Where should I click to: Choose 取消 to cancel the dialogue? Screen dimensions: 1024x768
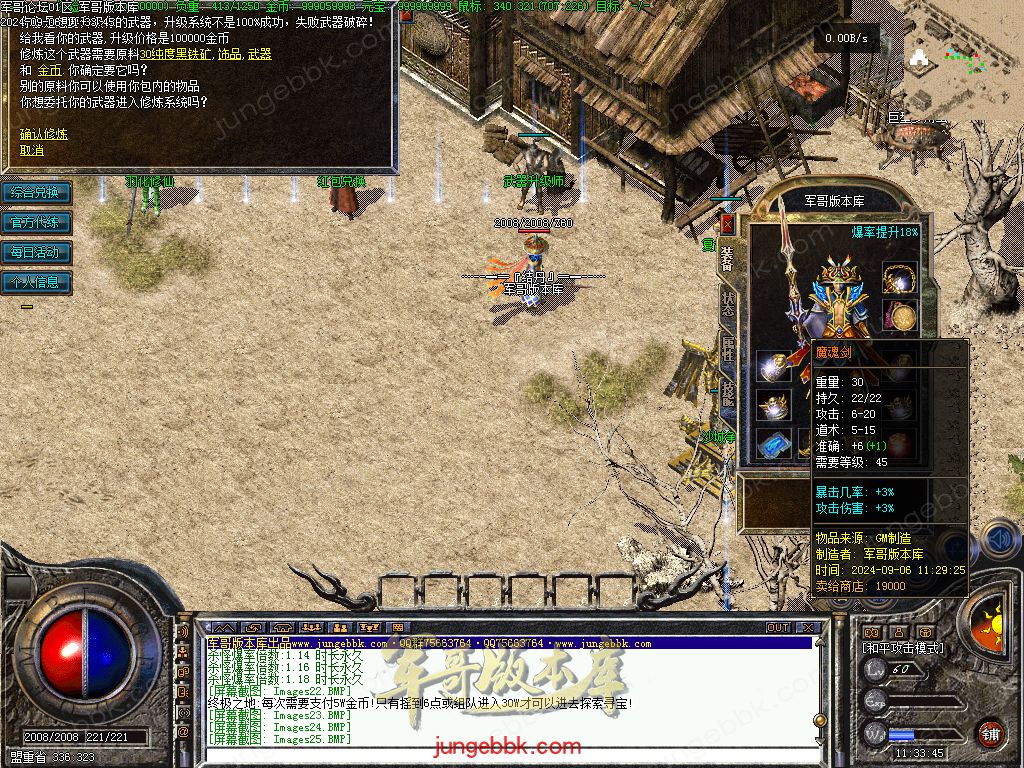pyautogui.click(x=32, y=150)
